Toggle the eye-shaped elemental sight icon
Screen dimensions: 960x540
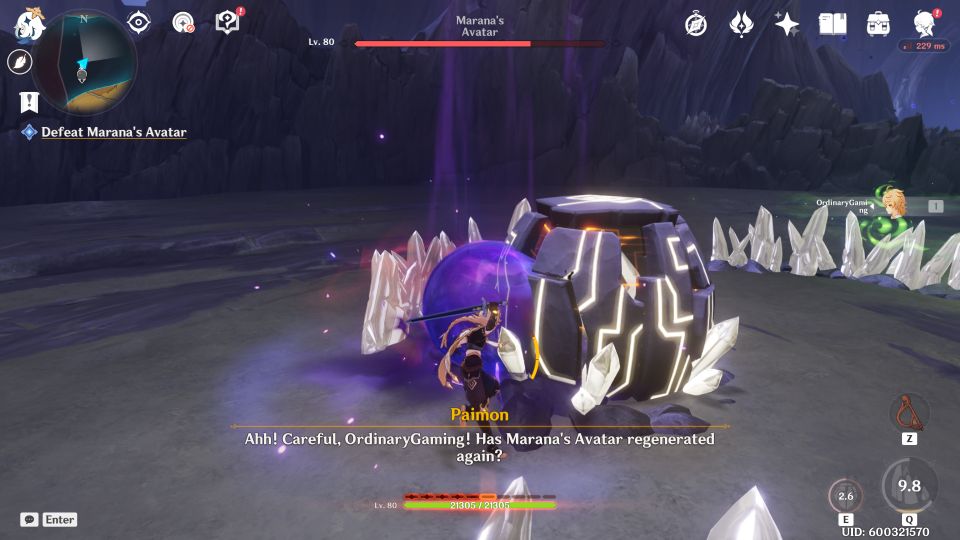coord(138,22)
